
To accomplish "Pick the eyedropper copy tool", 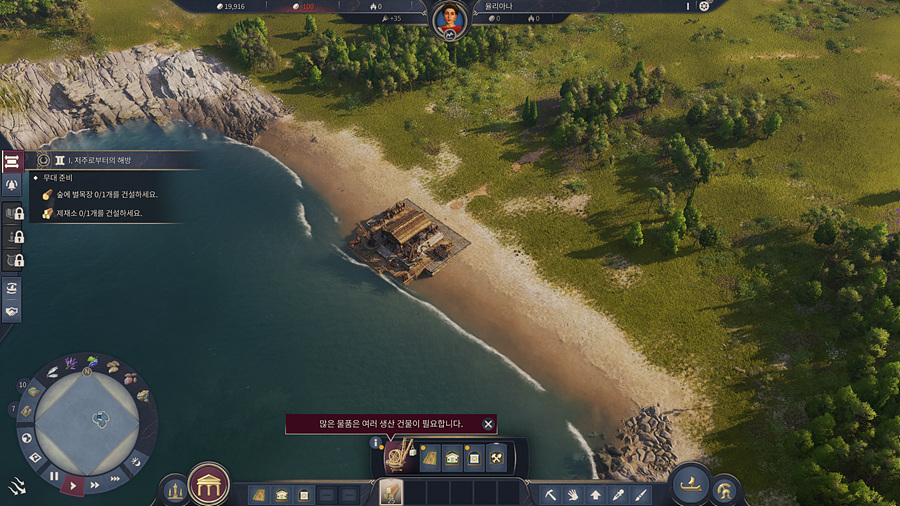I will [619, 494].
